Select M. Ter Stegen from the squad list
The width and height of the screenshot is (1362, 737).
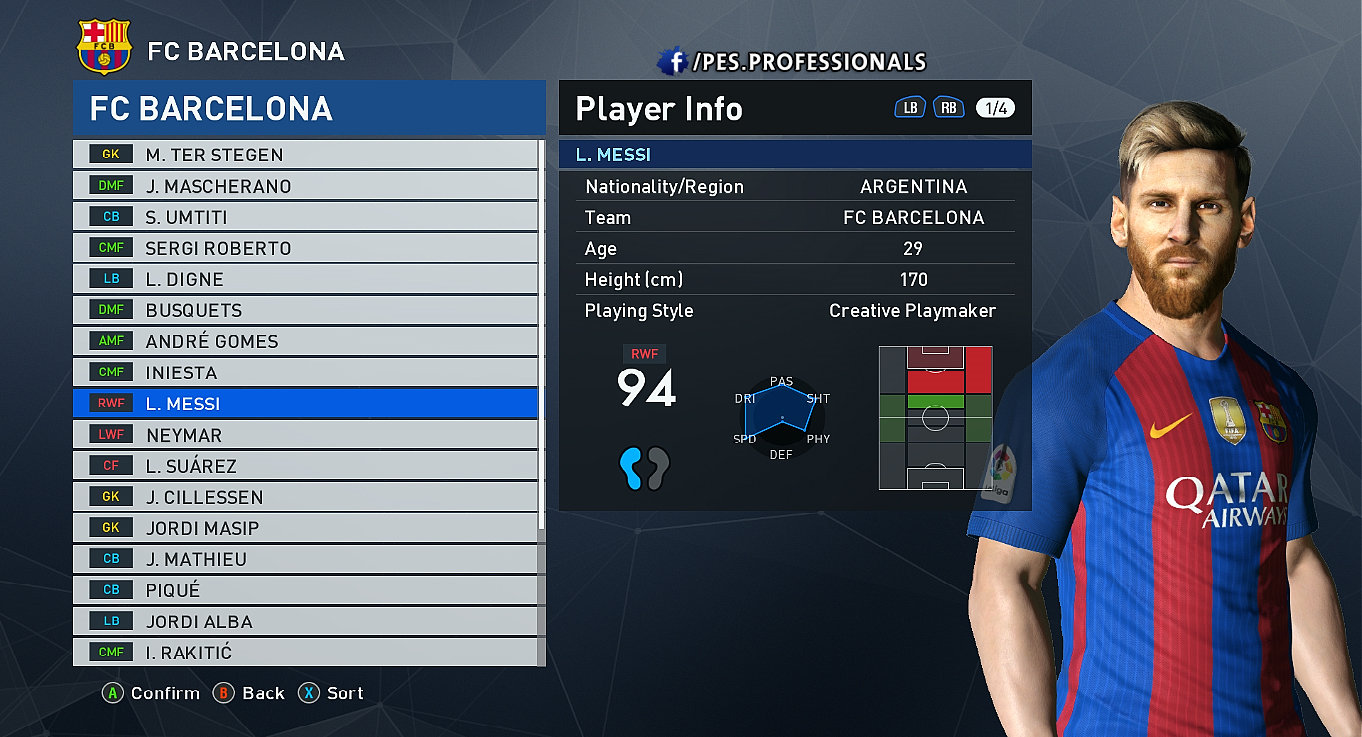tap(305, 155)
